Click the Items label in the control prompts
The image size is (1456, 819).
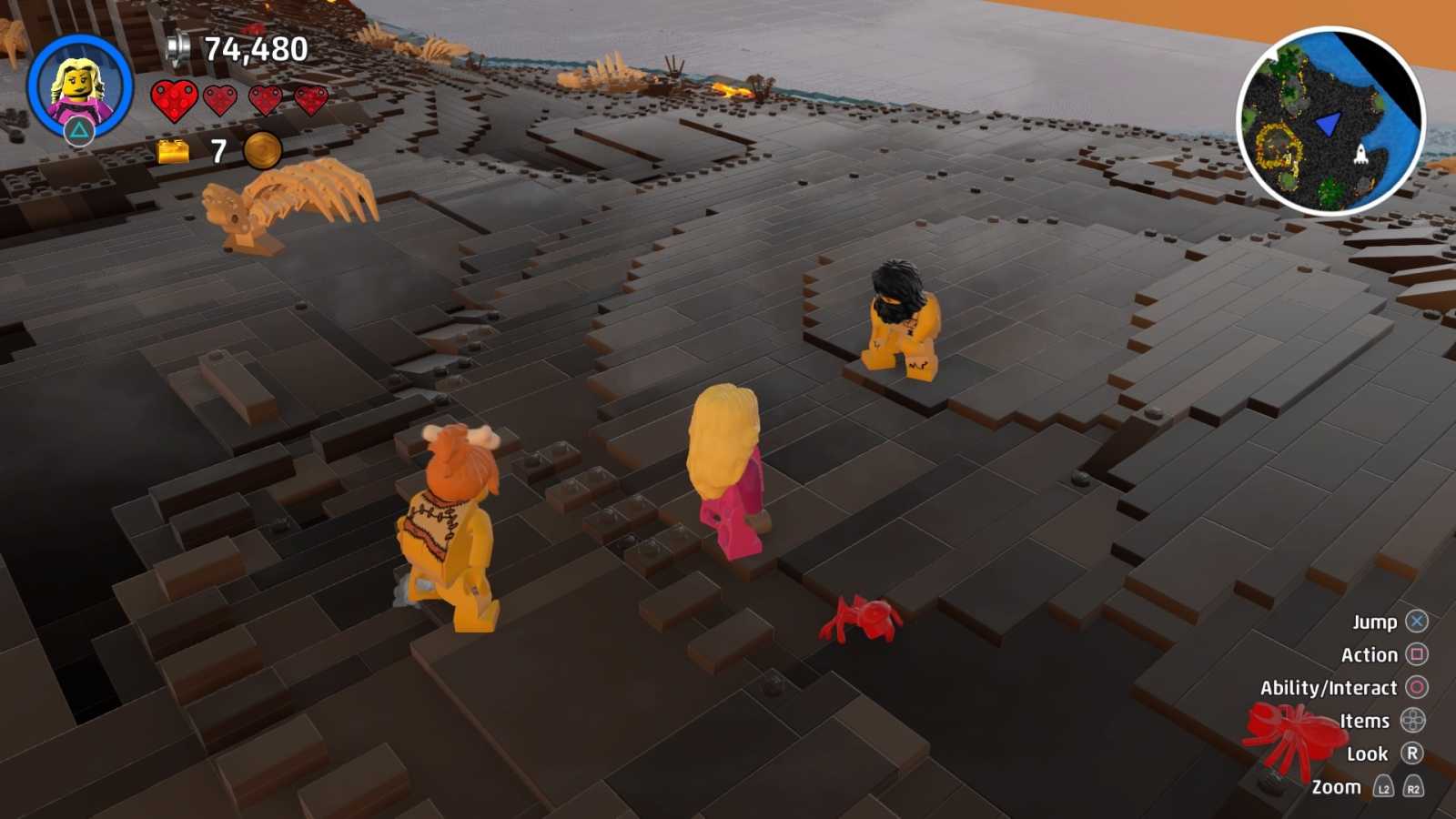[x=1363, y=721]
